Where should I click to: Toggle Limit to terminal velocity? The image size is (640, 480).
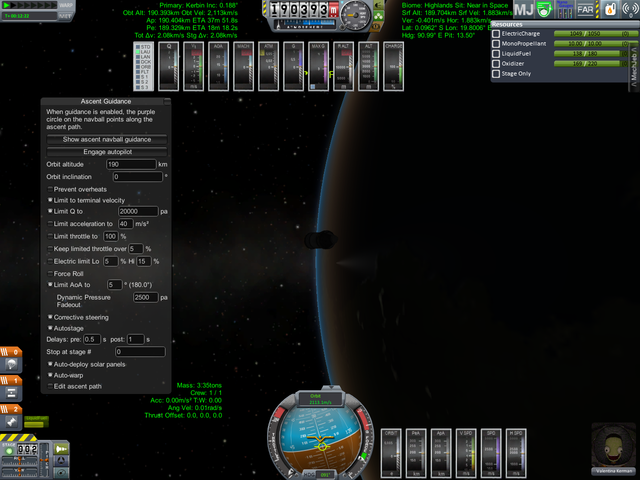51,200
